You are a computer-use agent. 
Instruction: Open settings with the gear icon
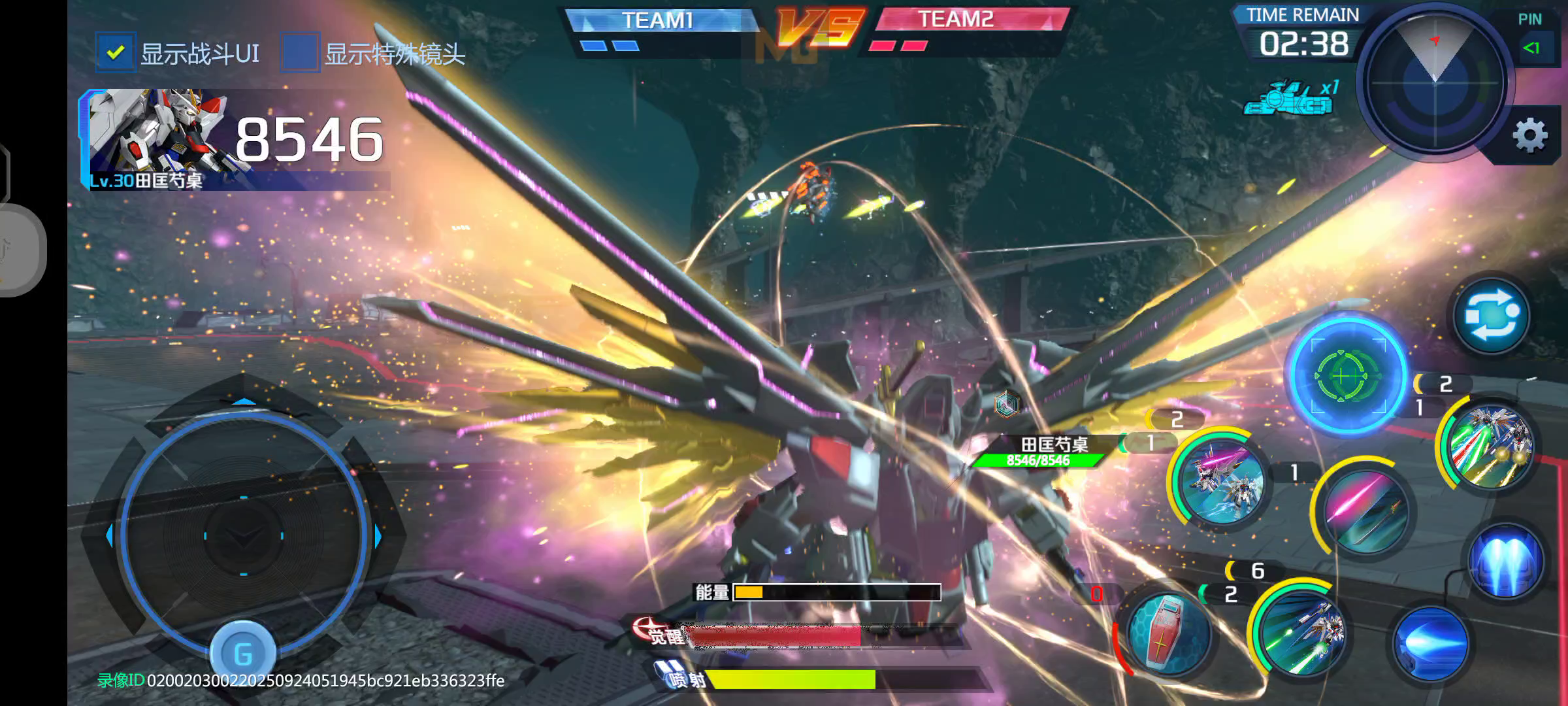pos(1529,136)
